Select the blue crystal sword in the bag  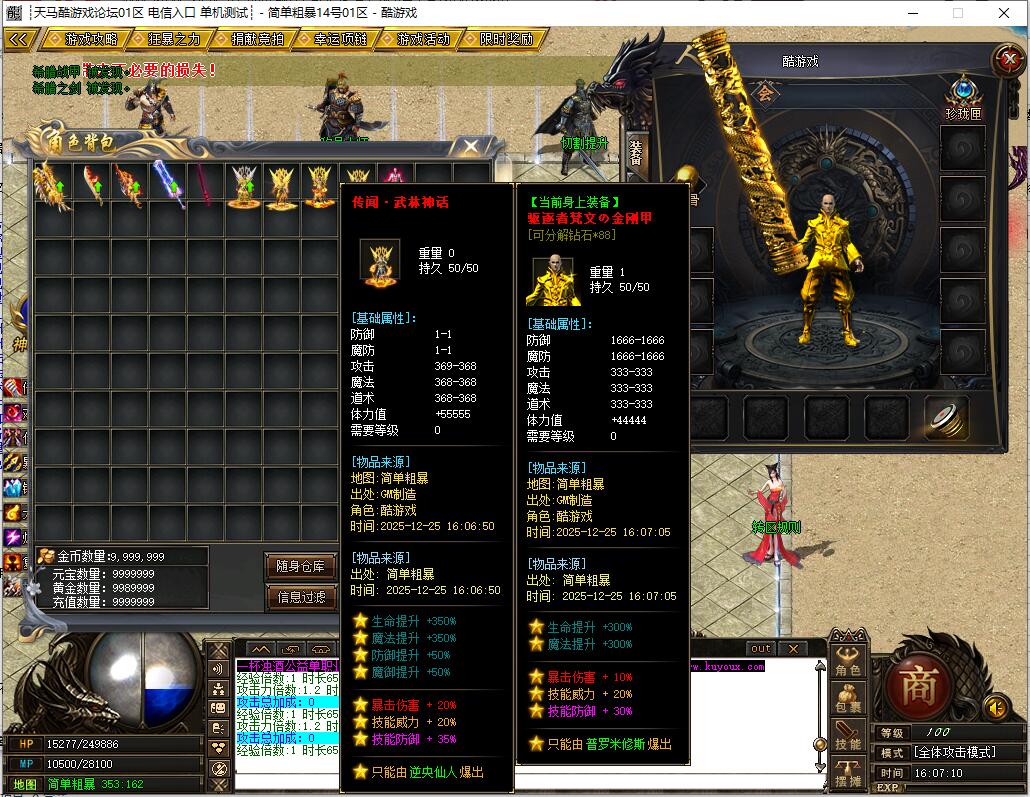click(x=168, y=184)
